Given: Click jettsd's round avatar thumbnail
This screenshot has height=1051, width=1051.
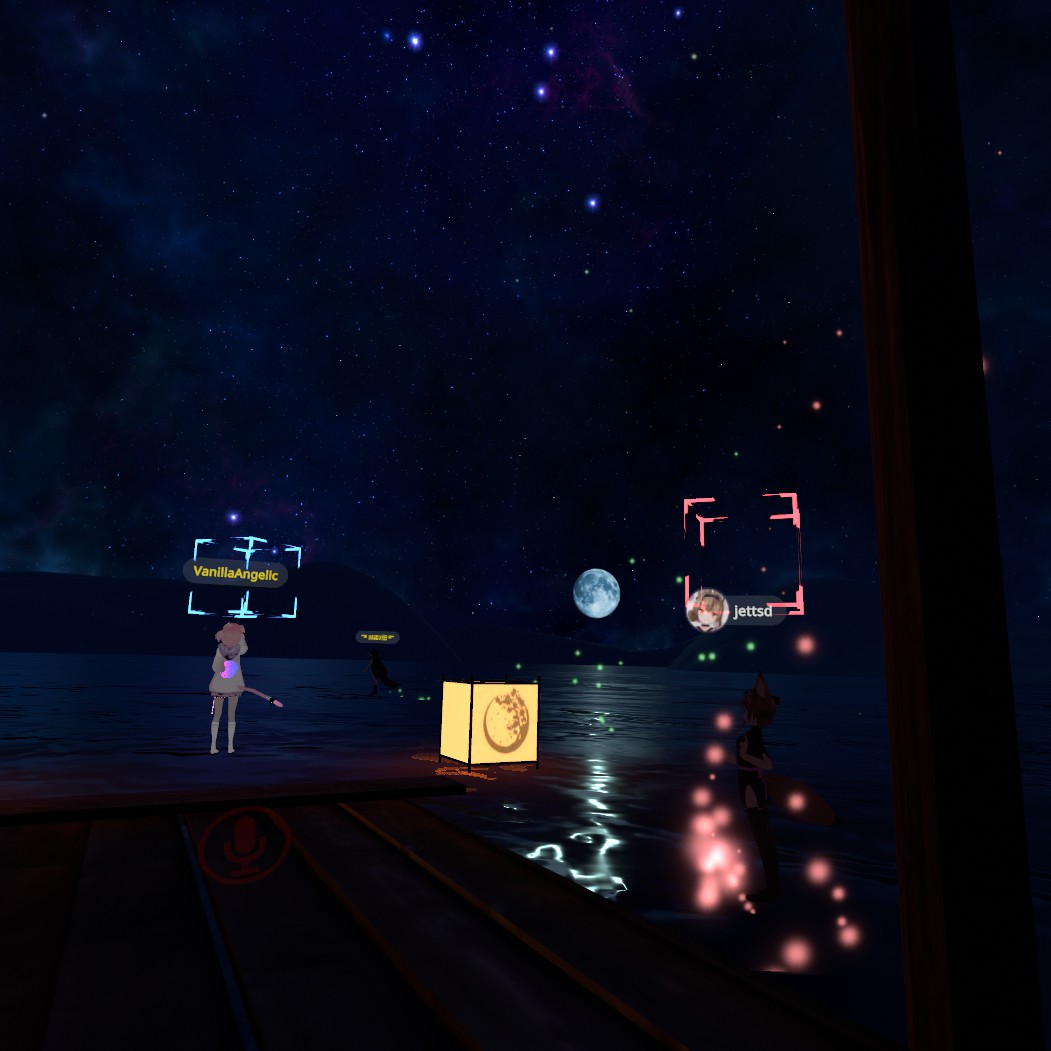Looking at the screenshot, I should tap(707, 610).
